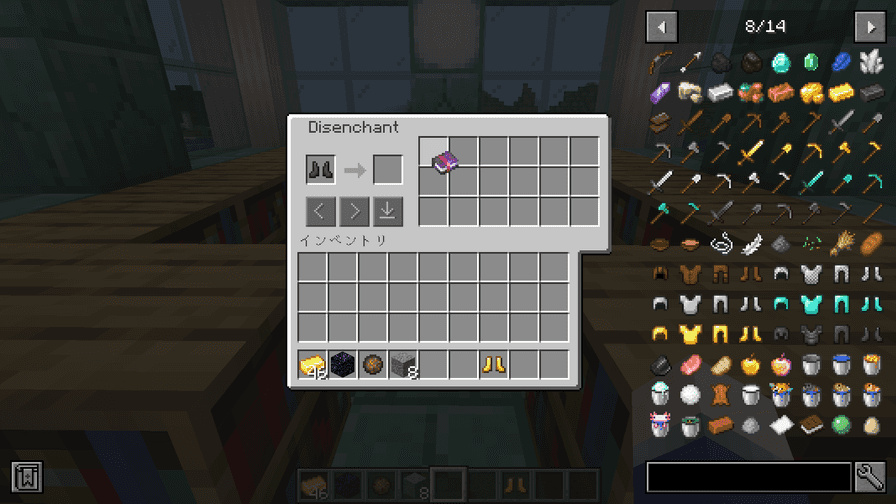Go to the previous enchantment with left arrow

320,211
